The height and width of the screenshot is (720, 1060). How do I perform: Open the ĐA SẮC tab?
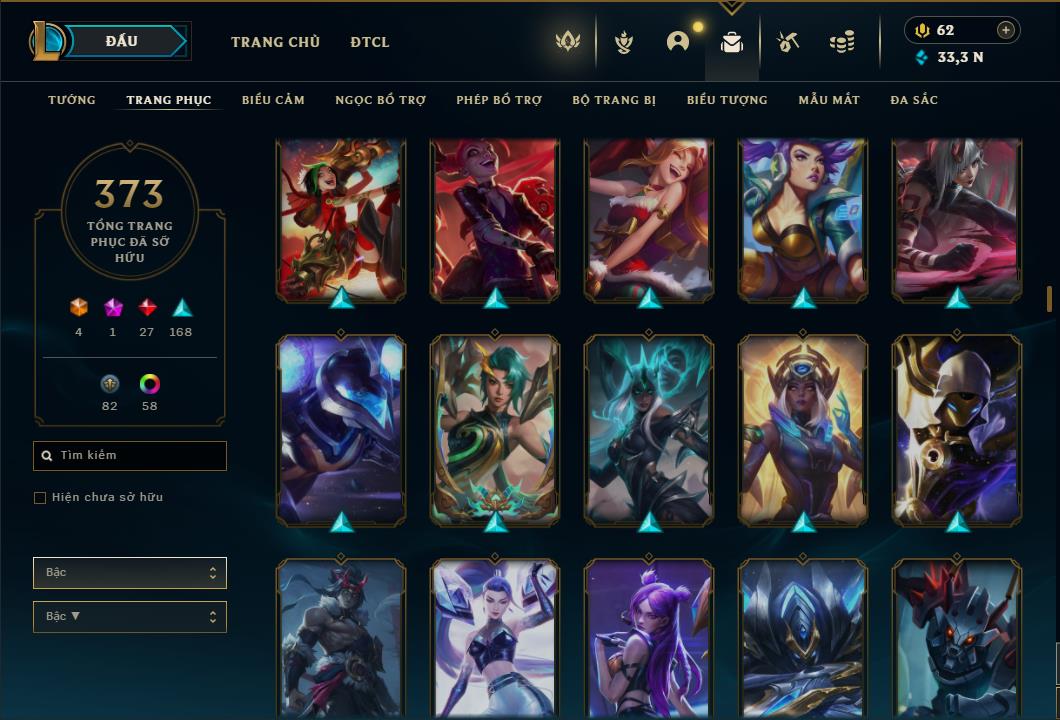point(914,100)
